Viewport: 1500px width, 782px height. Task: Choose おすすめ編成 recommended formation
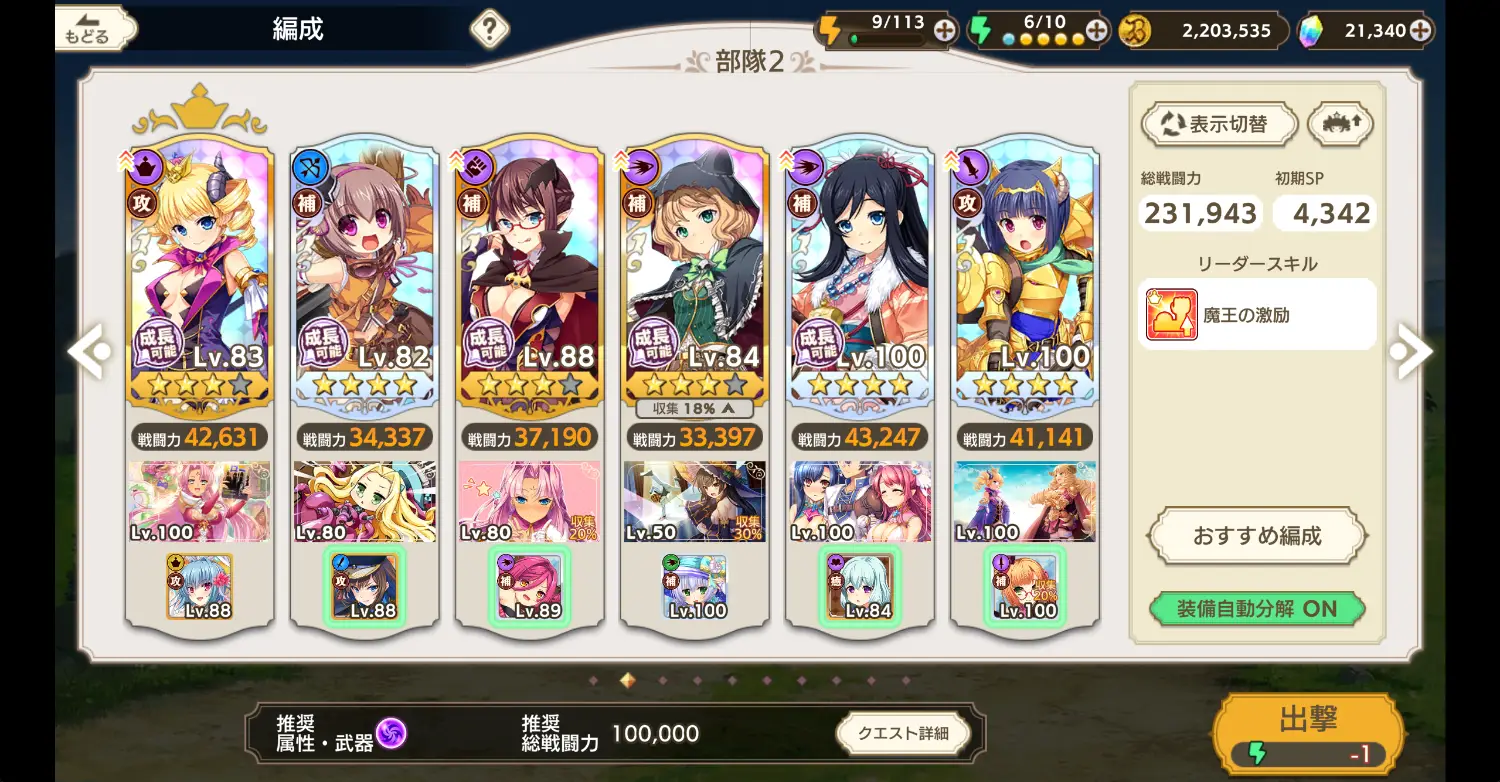[1256, 536]
